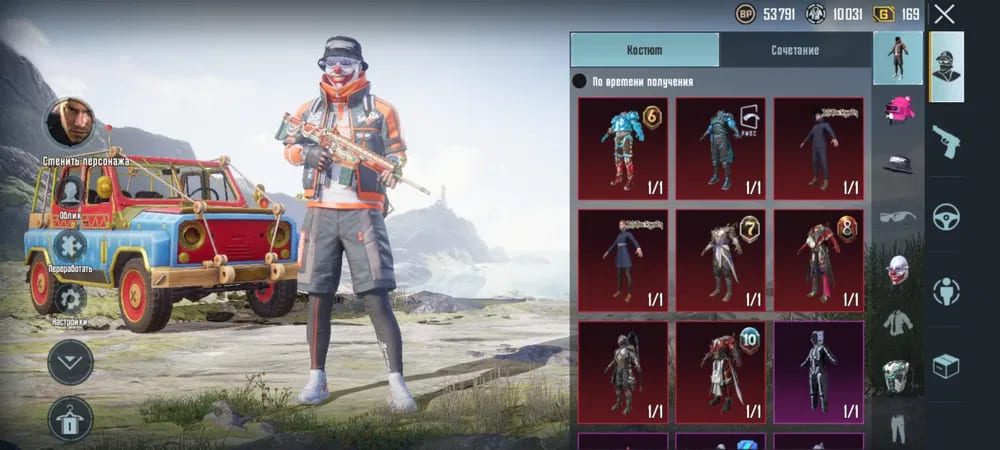This screenshot has height=450, width=1000.
Task: Open the weapon skins pistol category
Action: (x=945, y=141)
